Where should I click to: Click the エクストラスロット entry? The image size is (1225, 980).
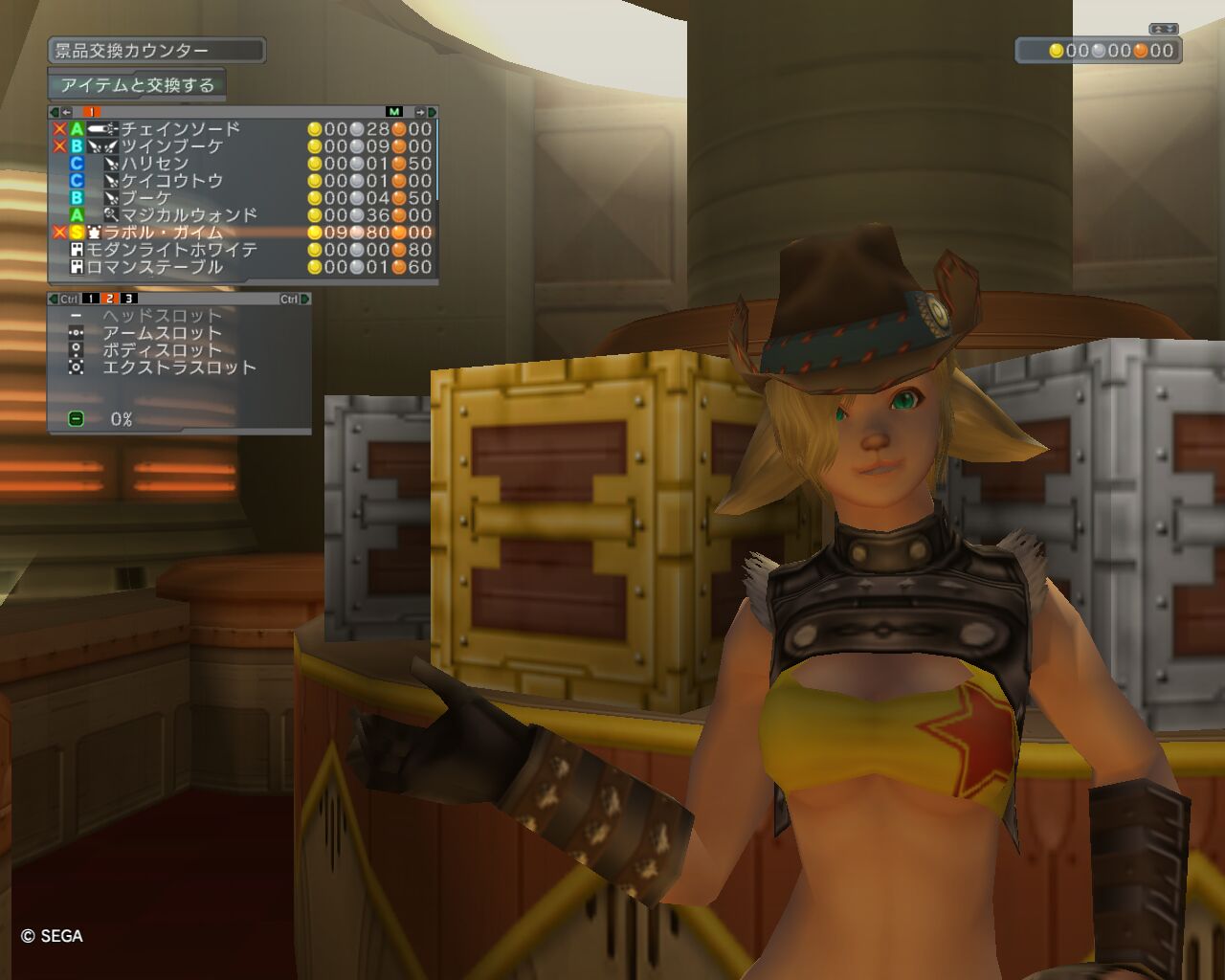pos(179,367)
